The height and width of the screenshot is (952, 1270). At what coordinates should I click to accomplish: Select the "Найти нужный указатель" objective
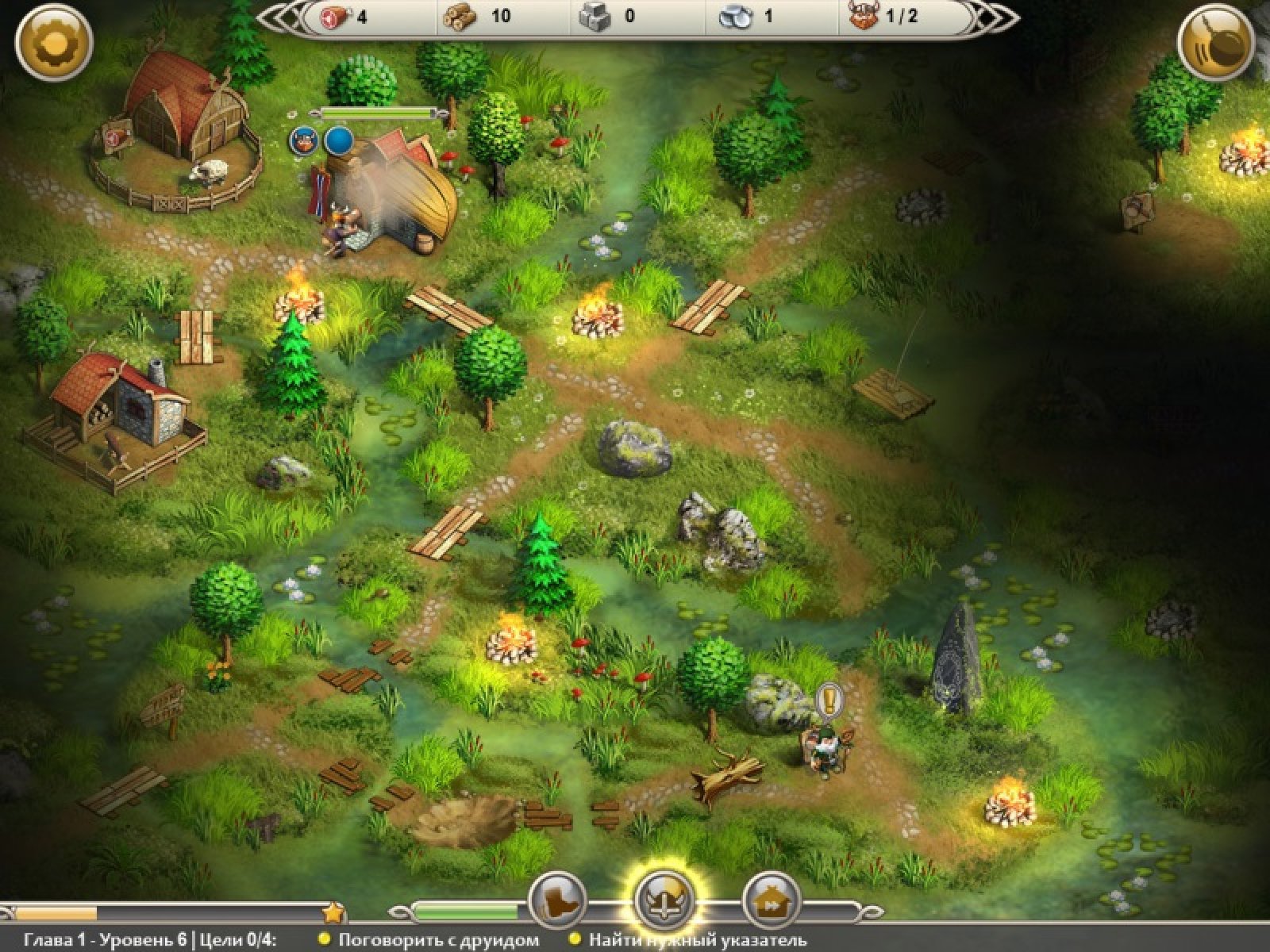697,941
